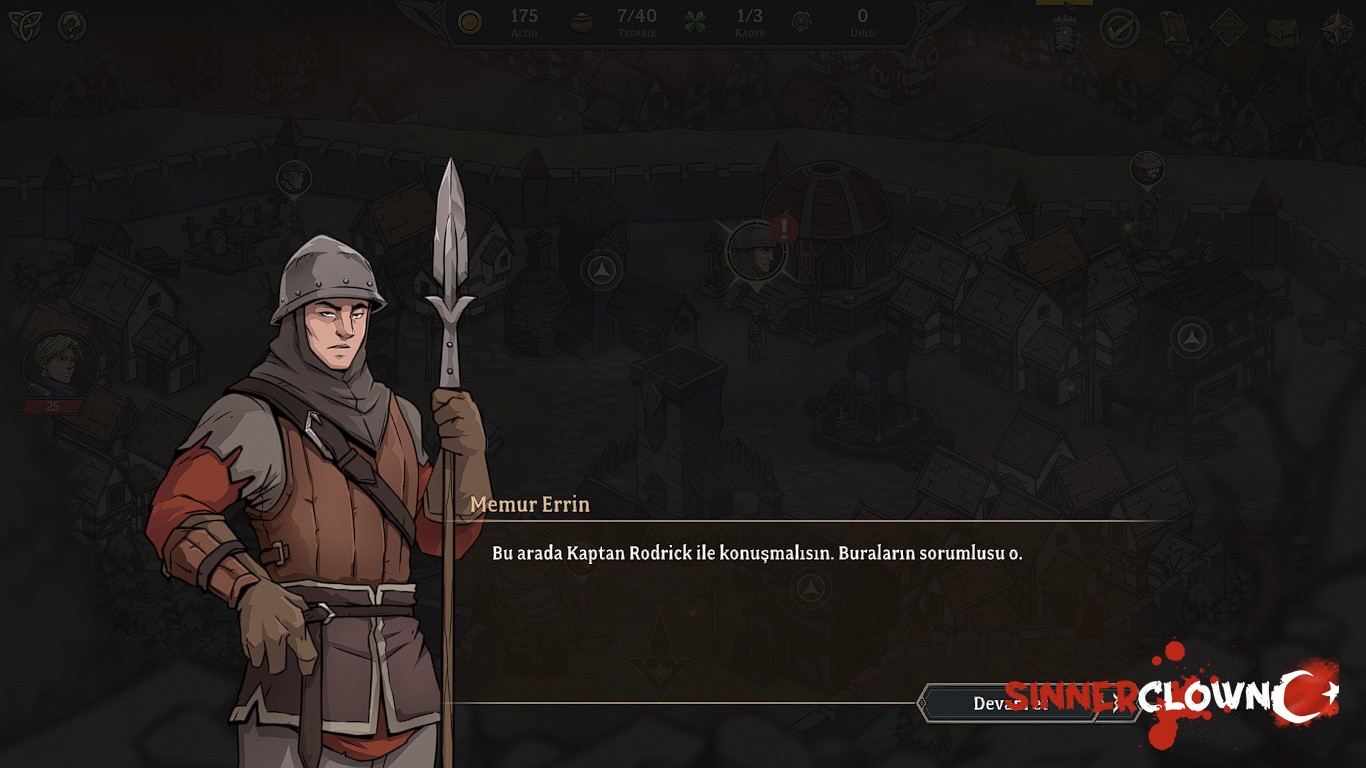Select the blonde hero portrait
The width and height of the screenshot is (1366, 768).
click(60, 365)
